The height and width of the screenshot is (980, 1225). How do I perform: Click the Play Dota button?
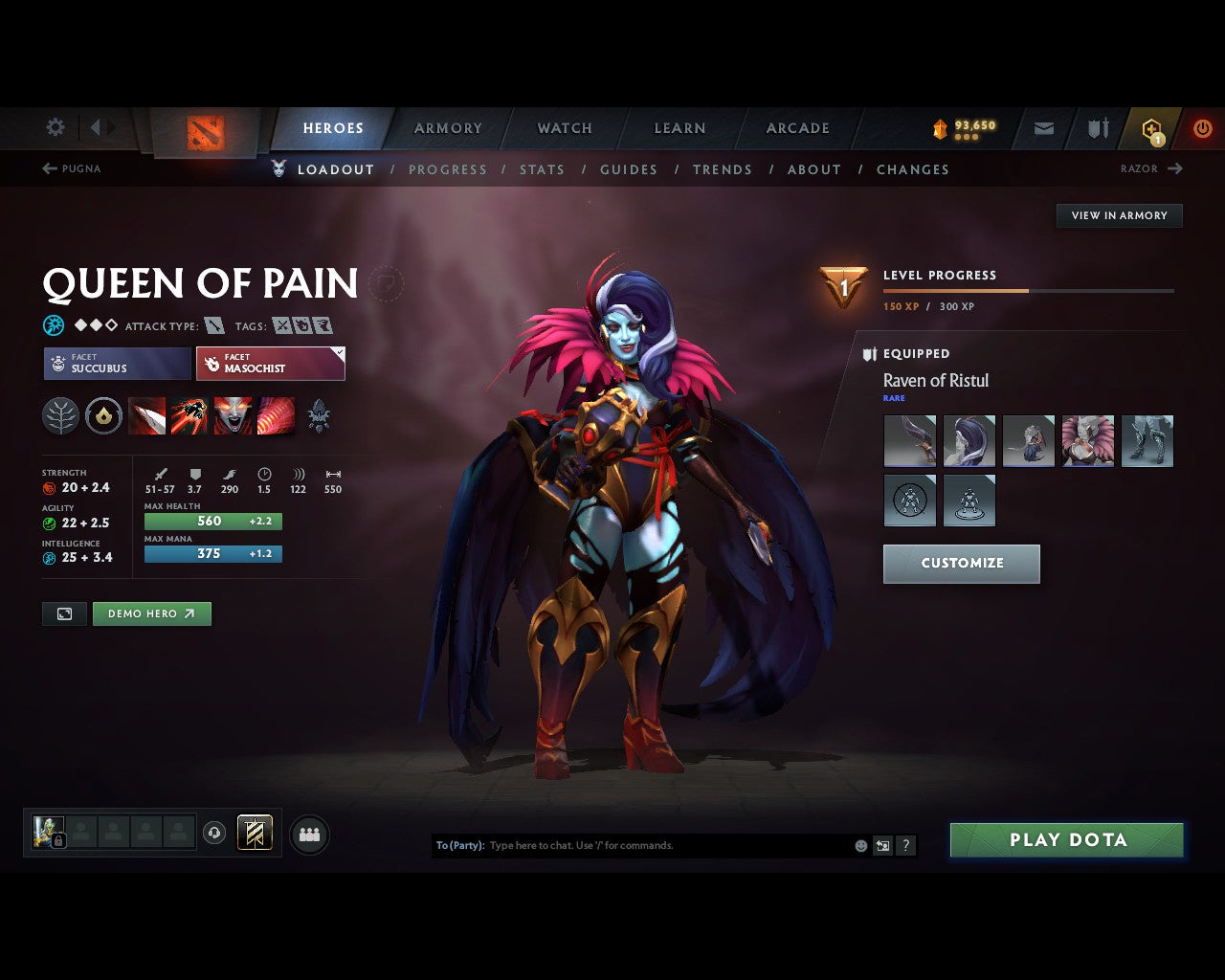[x=1066, y=839]
